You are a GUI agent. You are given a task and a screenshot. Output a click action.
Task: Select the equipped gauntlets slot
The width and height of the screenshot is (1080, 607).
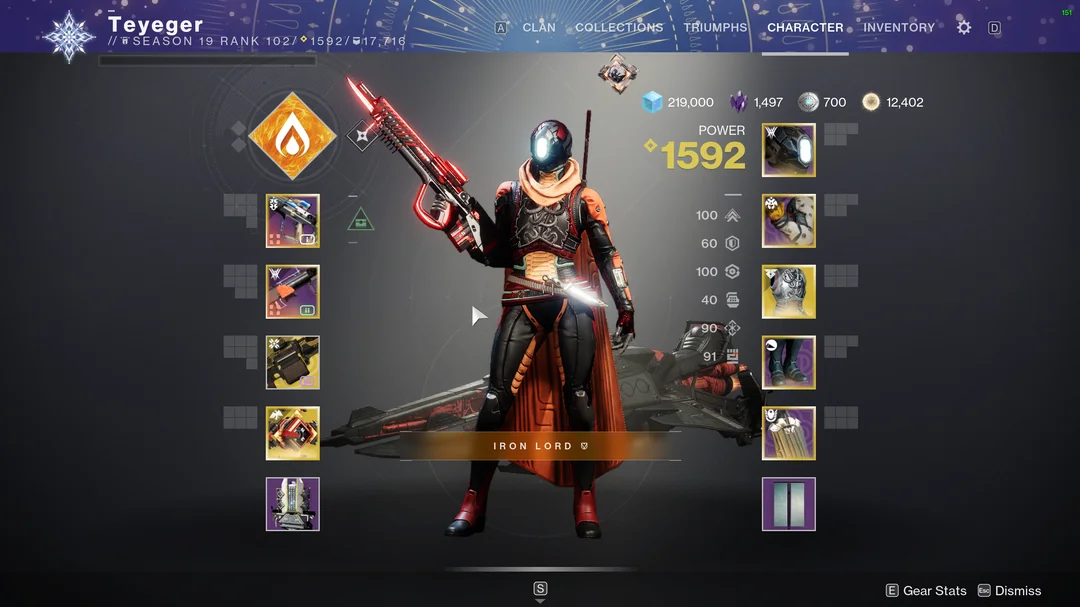click(789, 221)
